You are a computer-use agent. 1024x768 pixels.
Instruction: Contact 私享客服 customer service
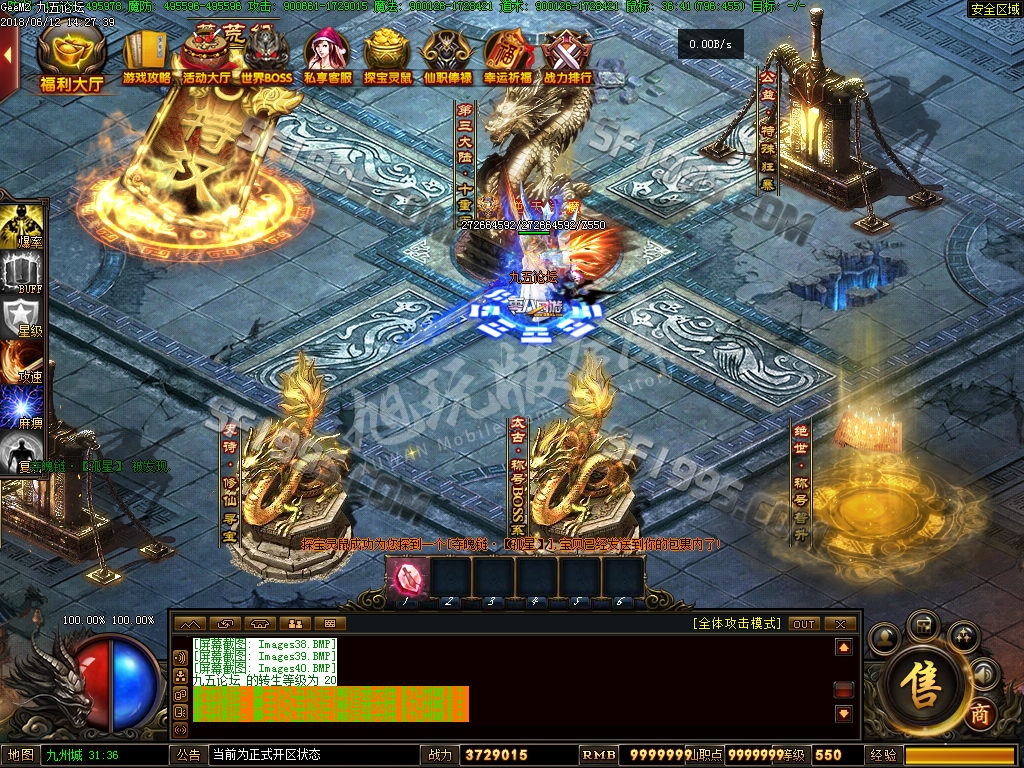coord(327,58)
